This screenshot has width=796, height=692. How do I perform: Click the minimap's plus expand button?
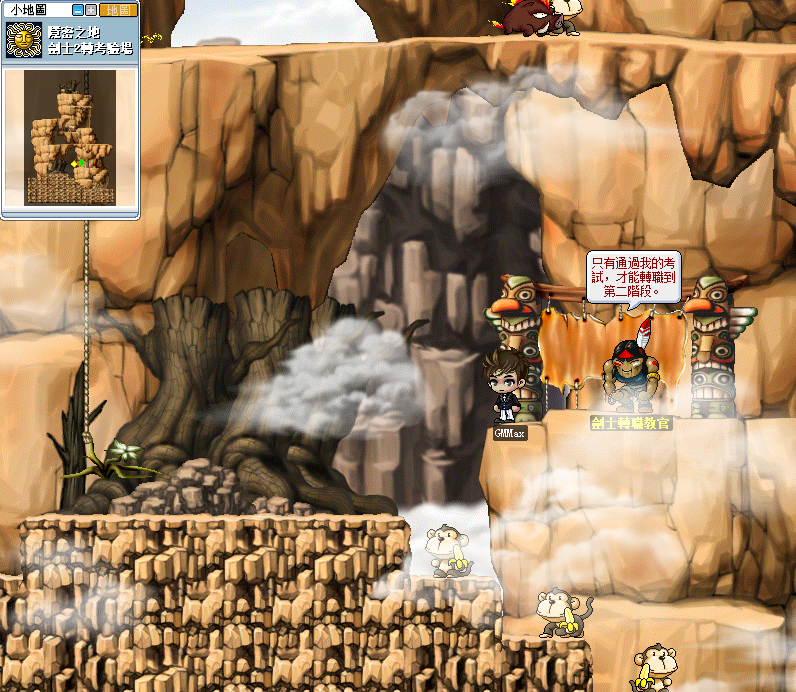pyautogui.click(x=91, y=10)
